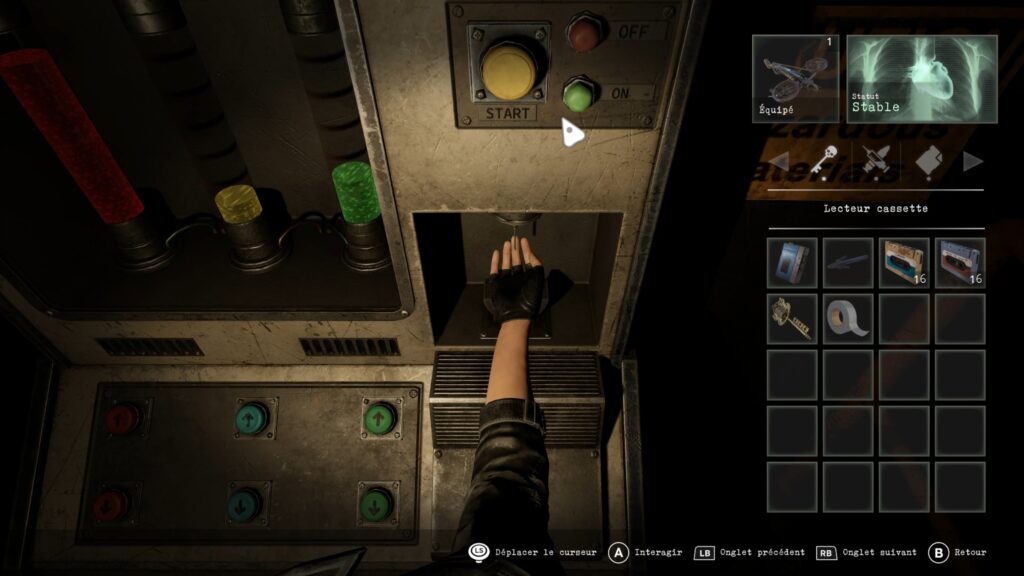Go to next inventory tab arrow
The width and height of the screenshot is (1024, 576).
(972, 161)
